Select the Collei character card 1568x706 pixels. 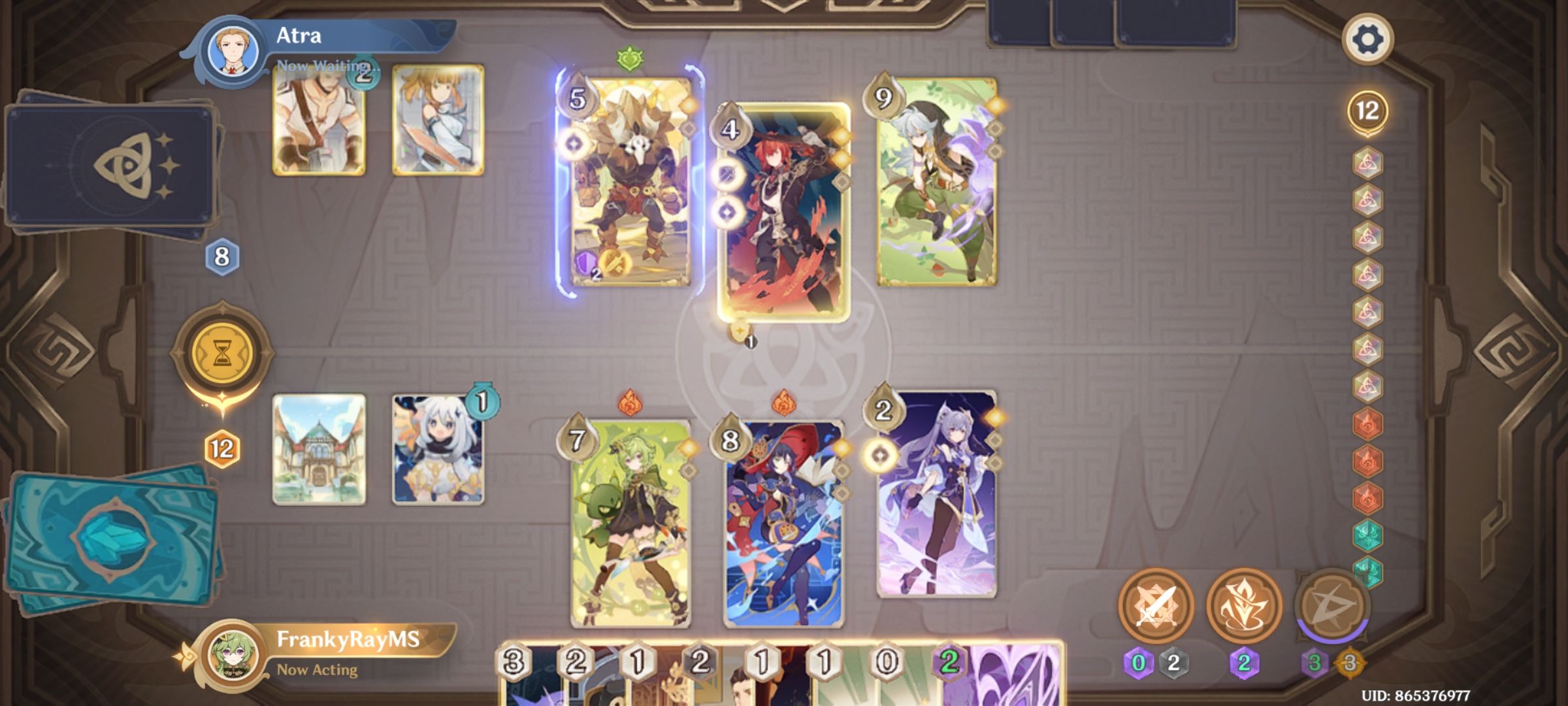click(x=630, y=523)
